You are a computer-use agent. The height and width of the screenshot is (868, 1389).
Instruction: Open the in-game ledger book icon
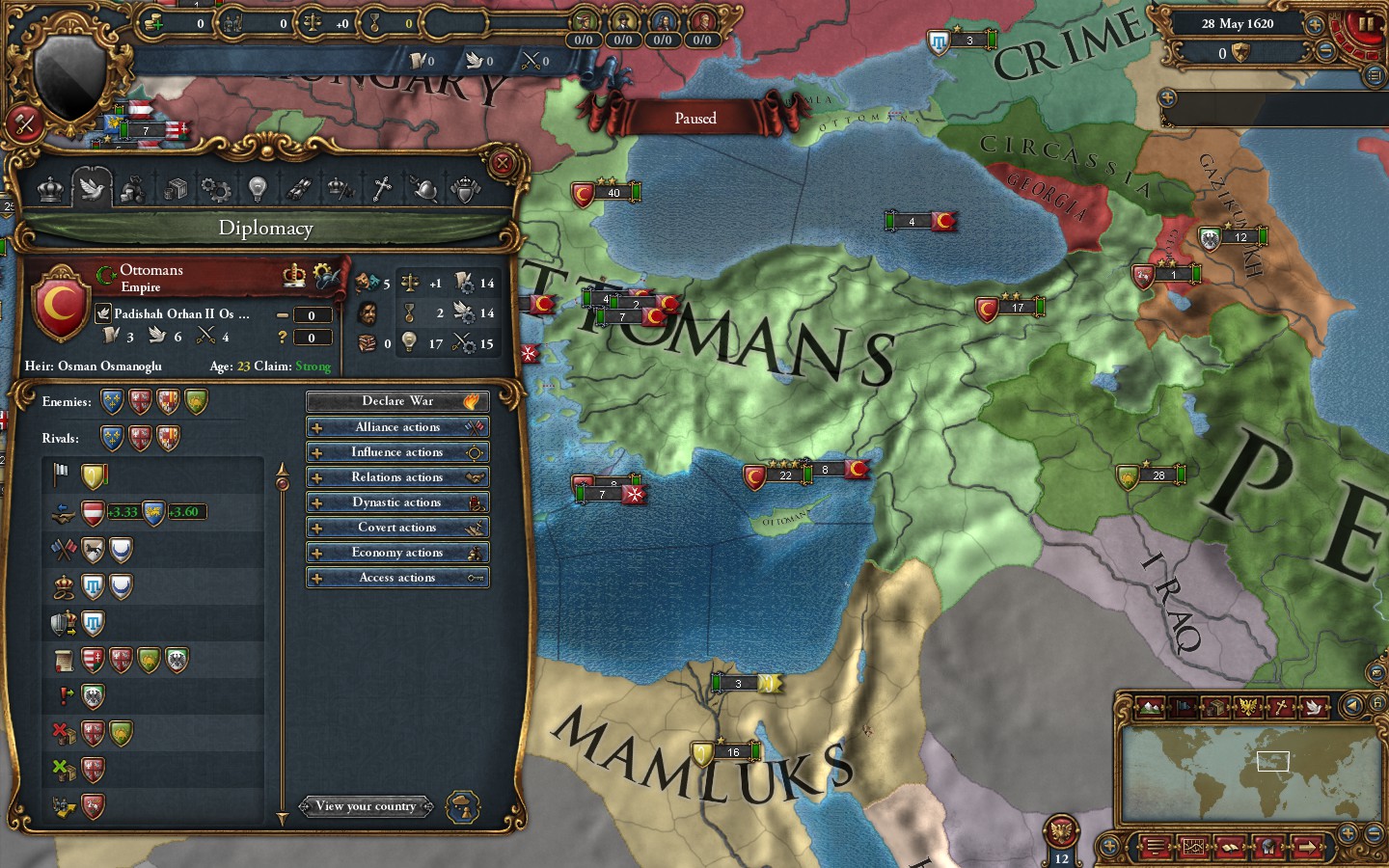tap(1230, 848)
